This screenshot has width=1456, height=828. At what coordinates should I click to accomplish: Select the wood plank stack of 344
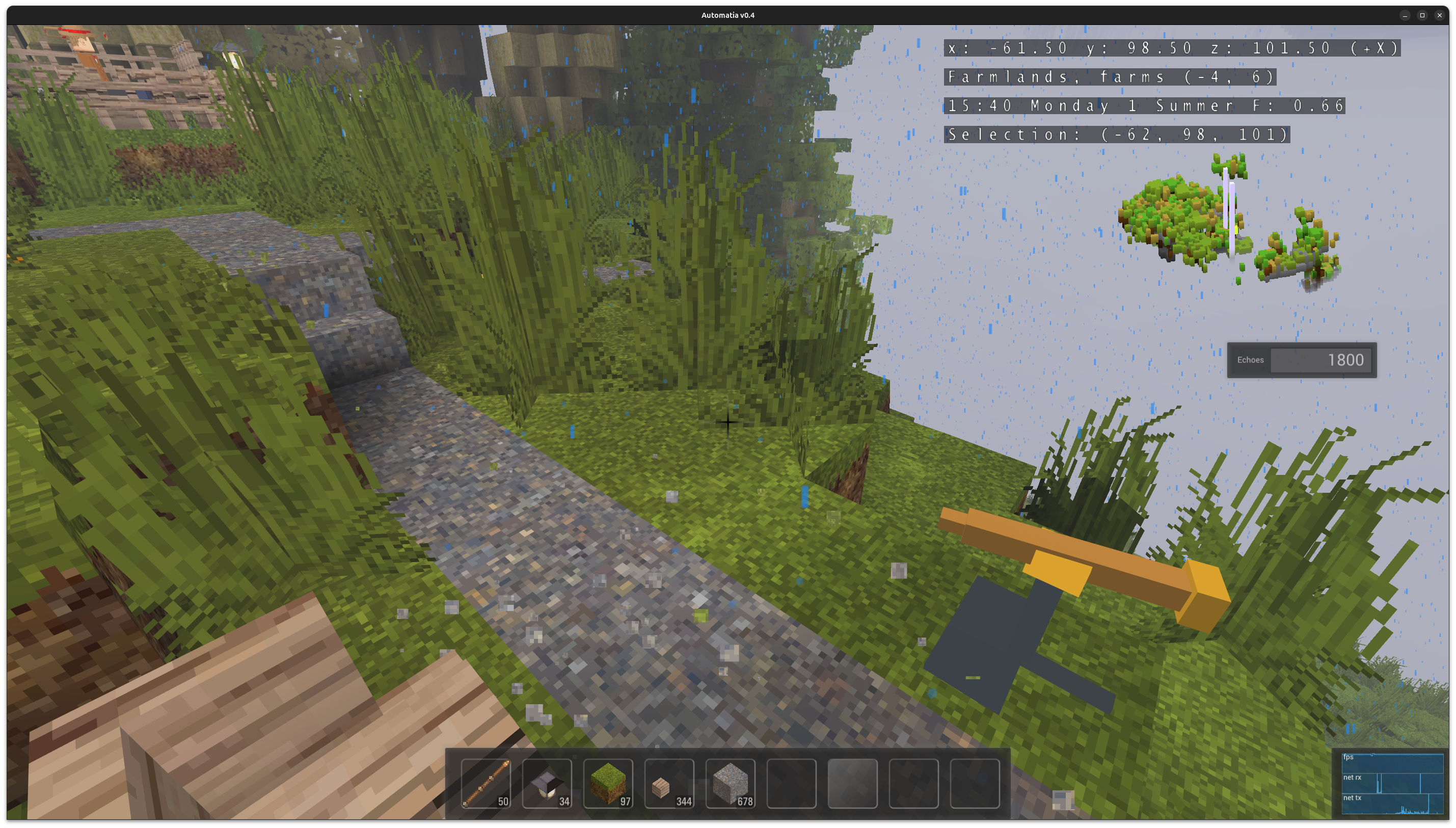tap(669, 784)
